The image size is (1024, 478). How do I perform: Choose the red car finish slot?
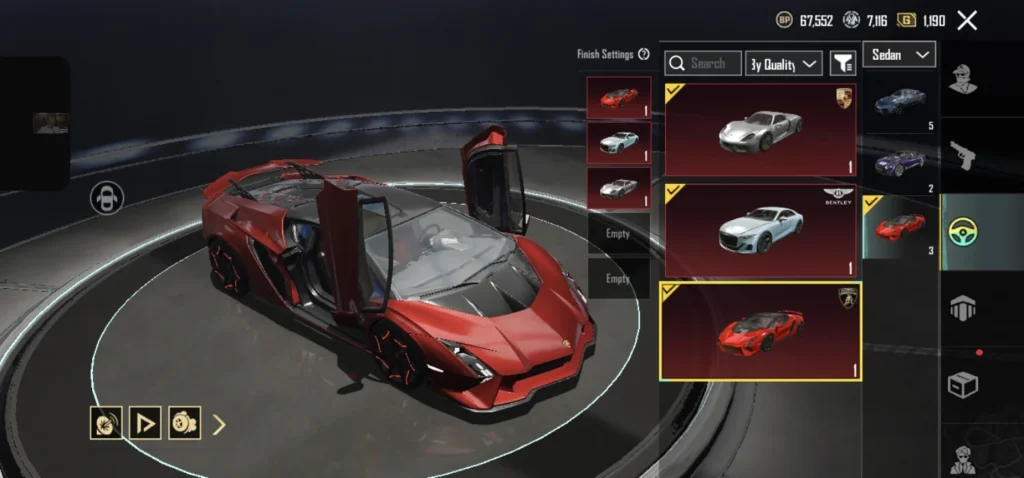(x=619, y=98)
